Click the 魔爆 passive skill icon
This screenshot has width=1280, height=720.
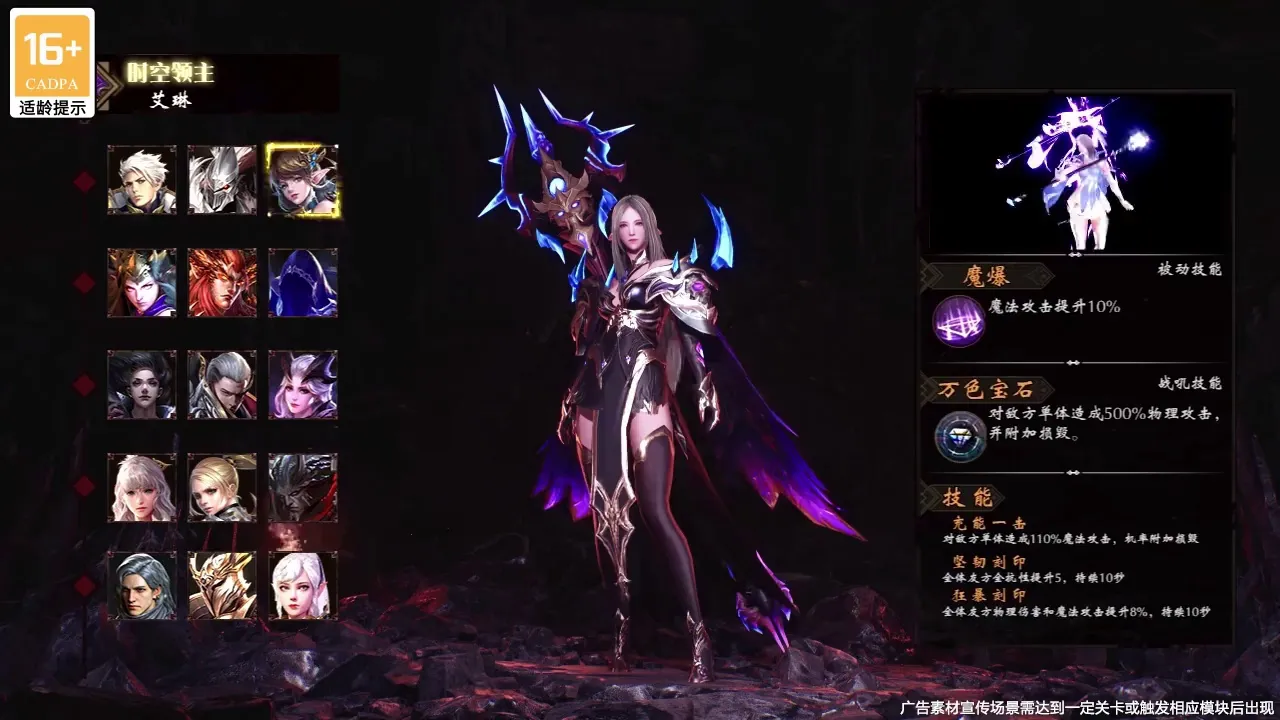(x=958, y=321)
